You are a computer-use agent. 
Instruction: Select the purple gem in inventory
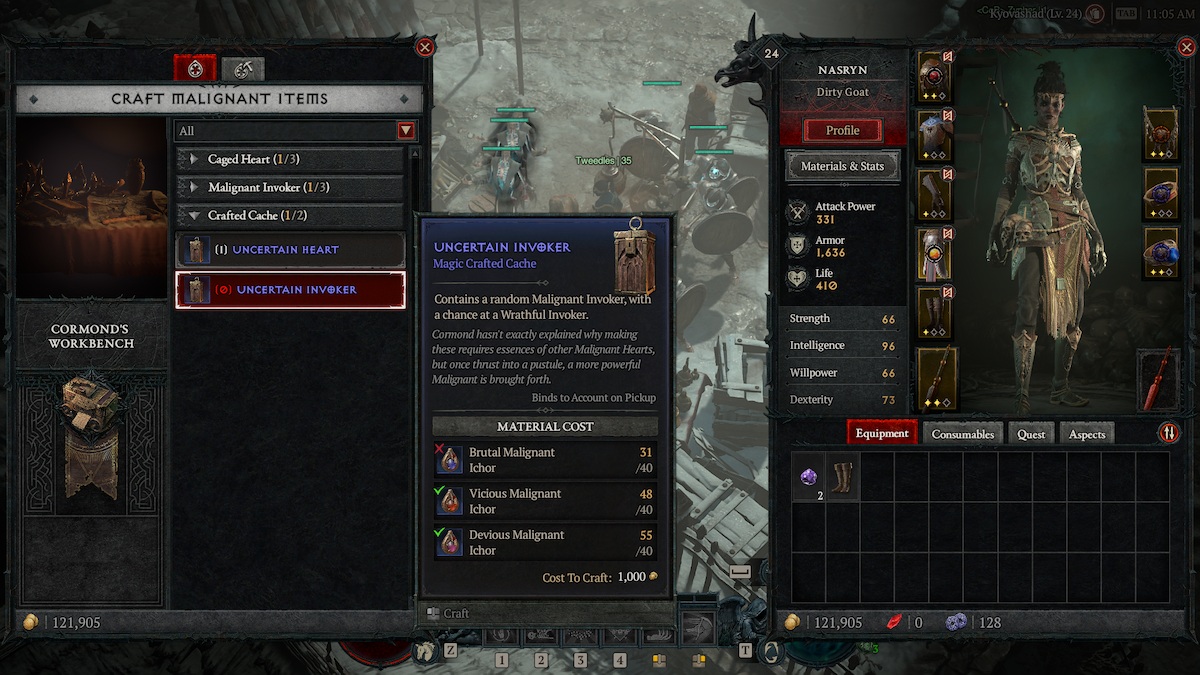(x=809, y=477)
